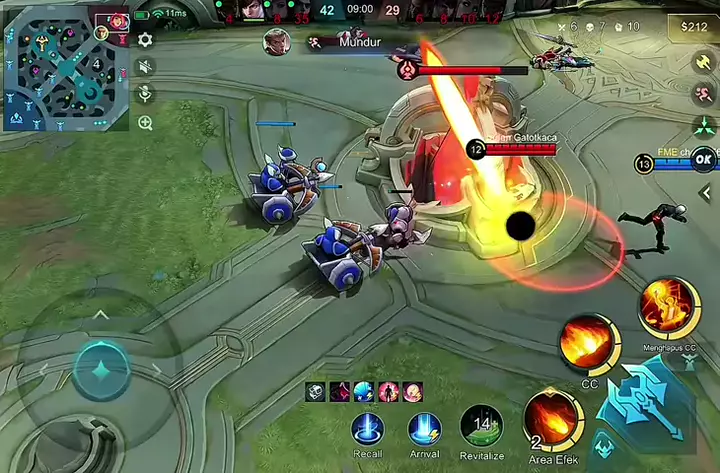
Task: Open settings via the gear icon
Action: click(146, 40)
